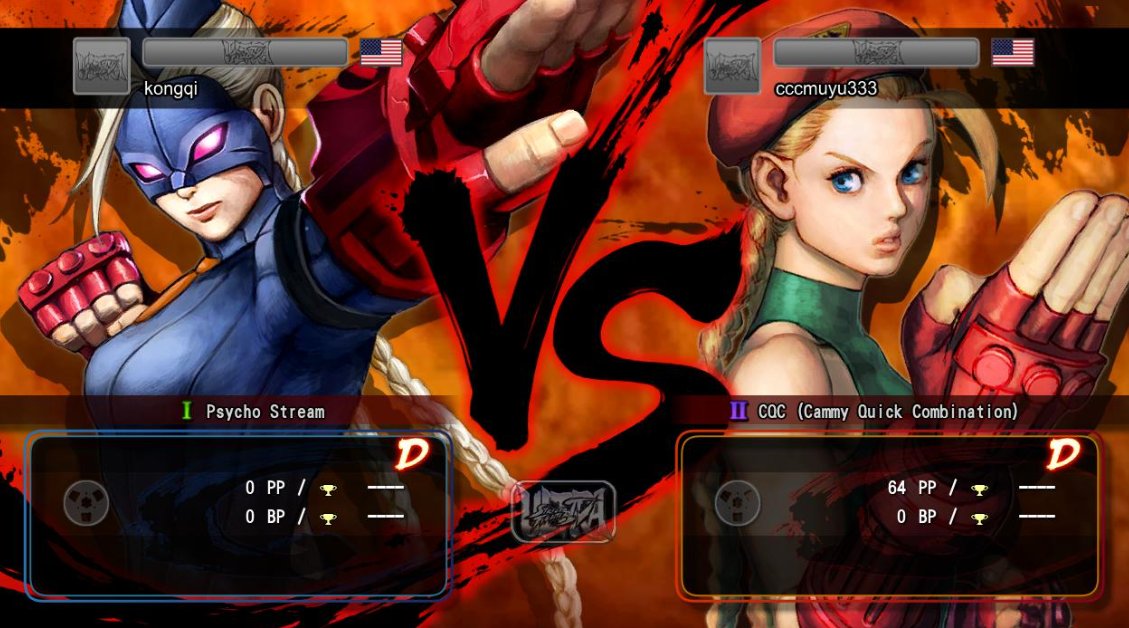Open cccmuyu333's 64 PP stats panel

pyautogui.click(x=888, y=515)
